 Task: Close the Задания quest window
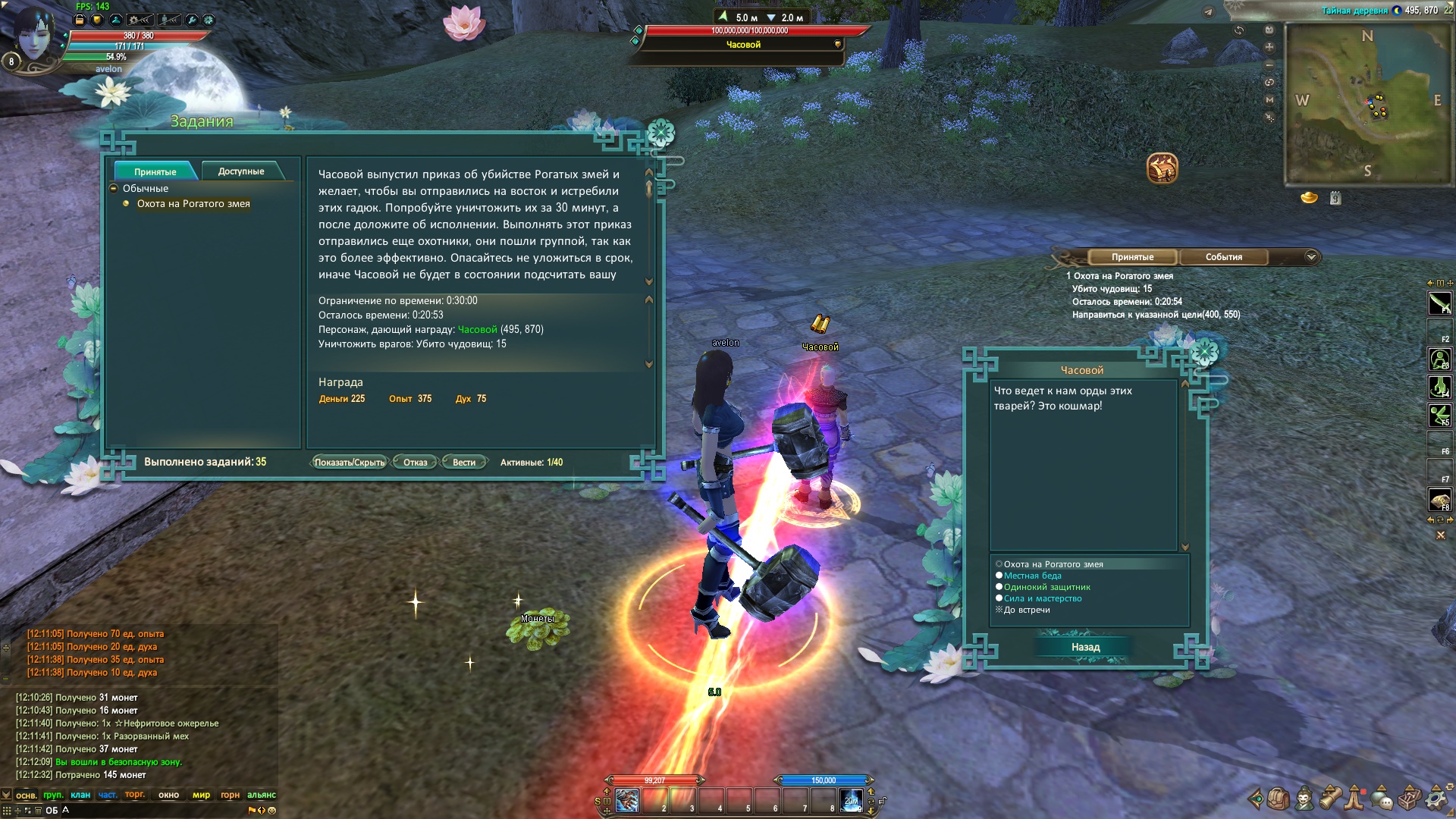pos(661,133)
